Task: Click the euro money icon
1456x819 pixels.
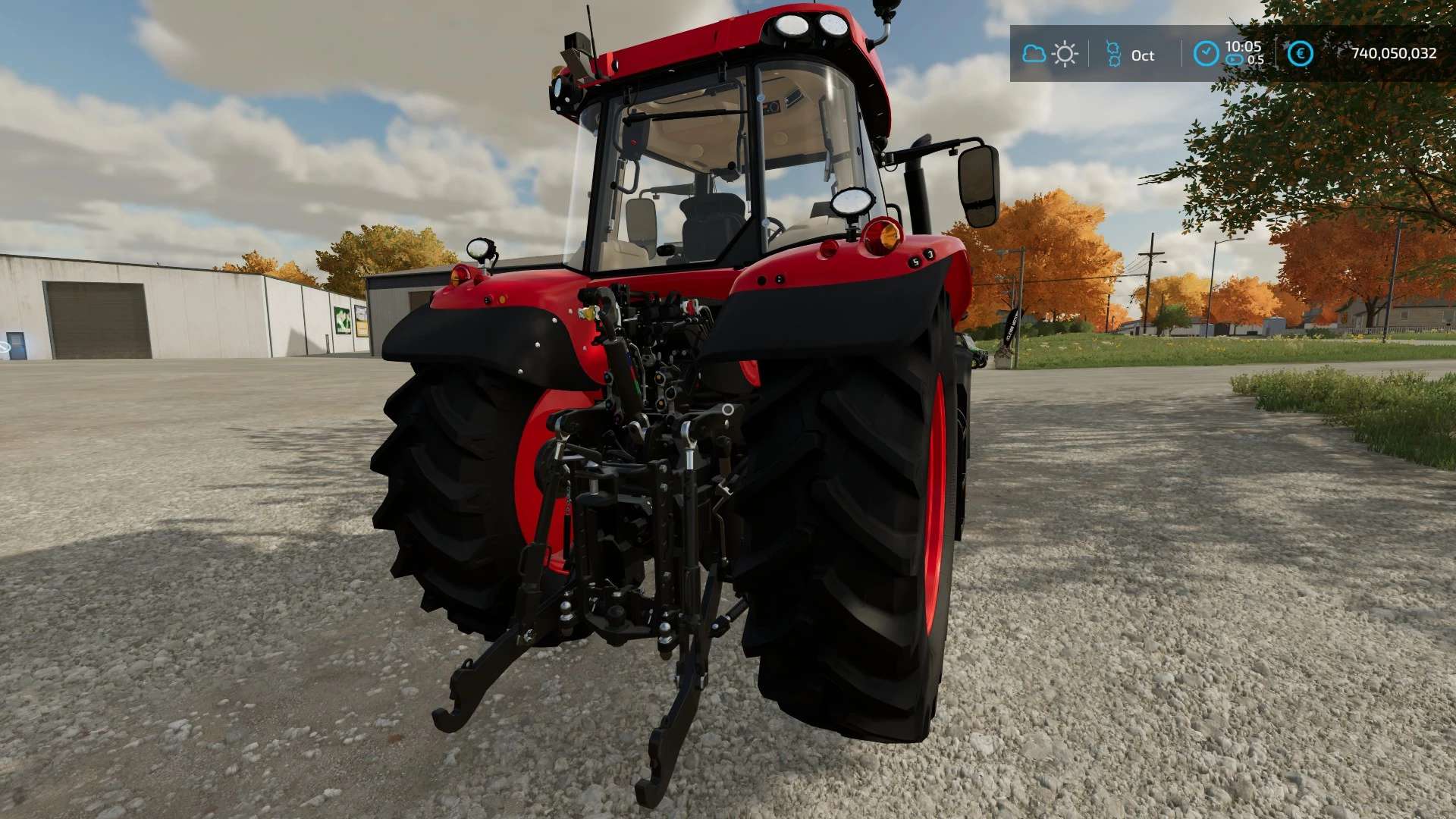Action: tap(1300, 54)
